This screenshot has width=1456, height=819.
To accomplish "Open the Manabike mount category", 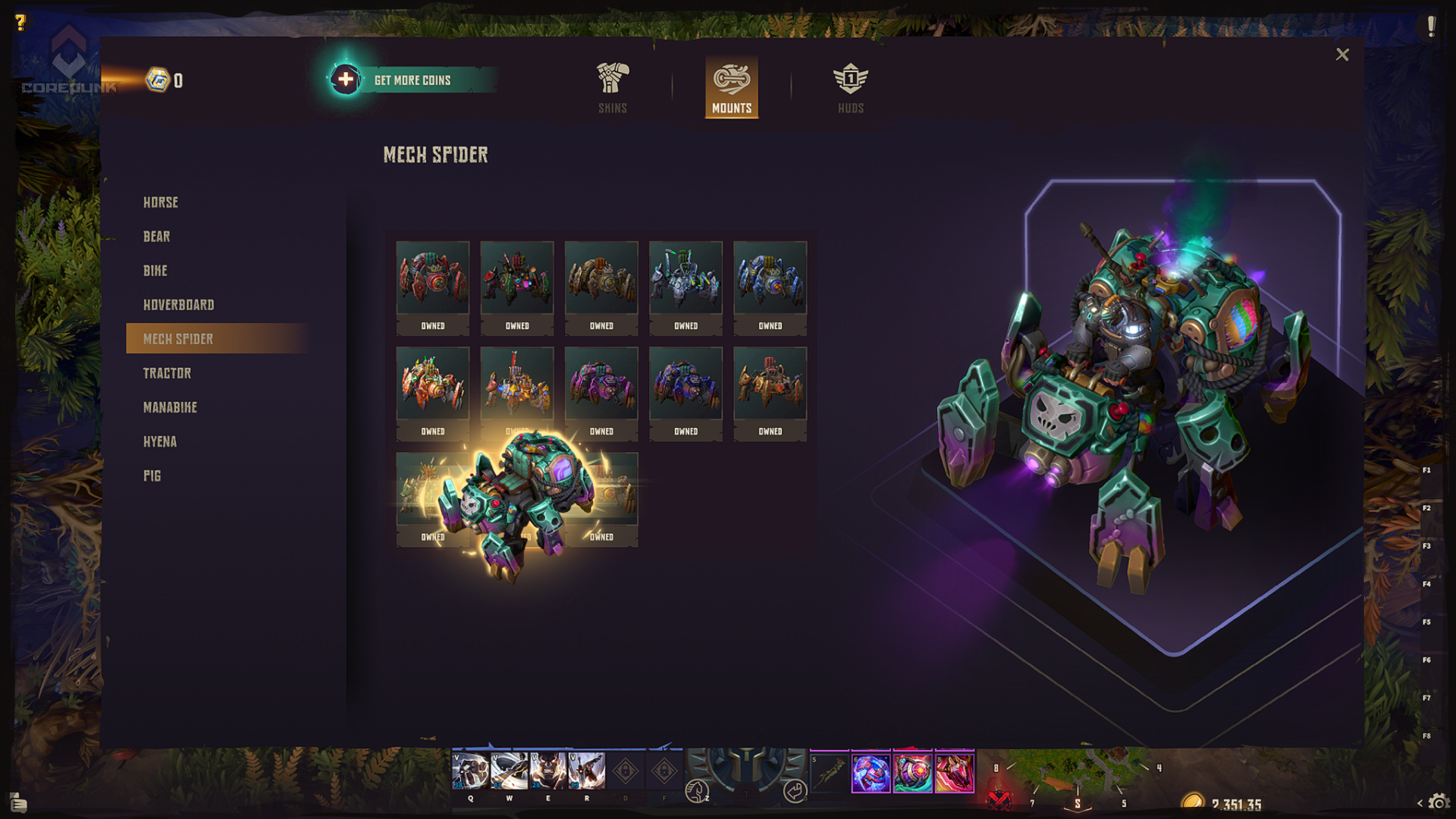I will pyautogui.click(x=171, y=407).
